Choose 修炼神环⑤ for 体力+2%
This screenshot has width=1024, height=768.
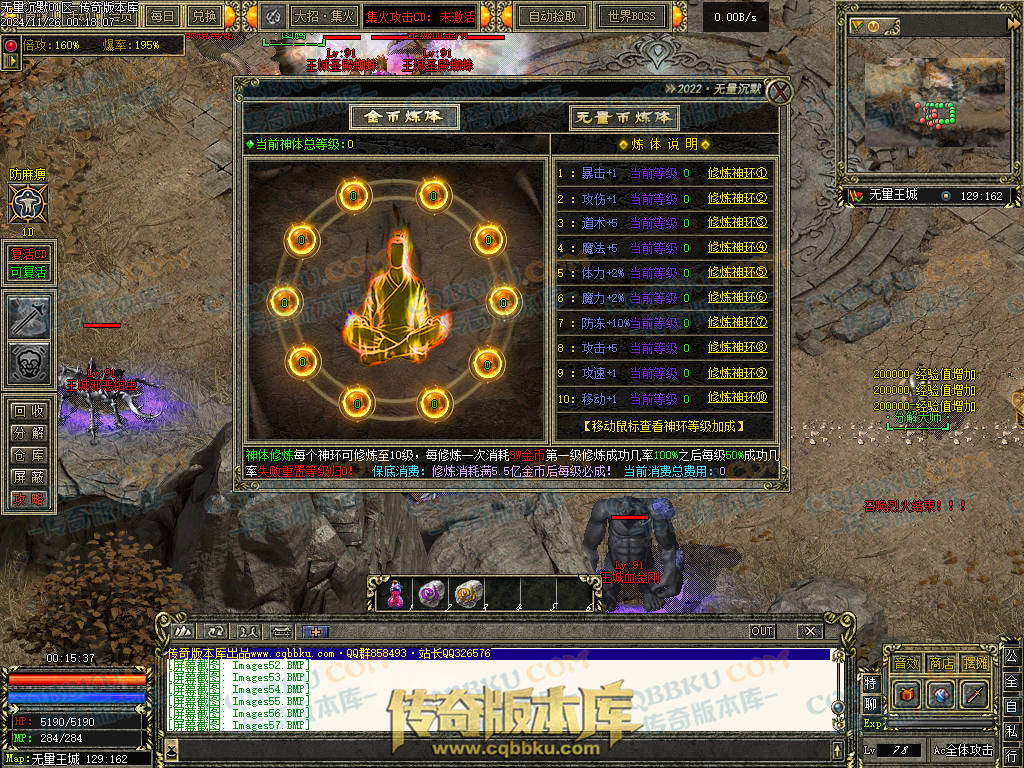pos(738,273)
